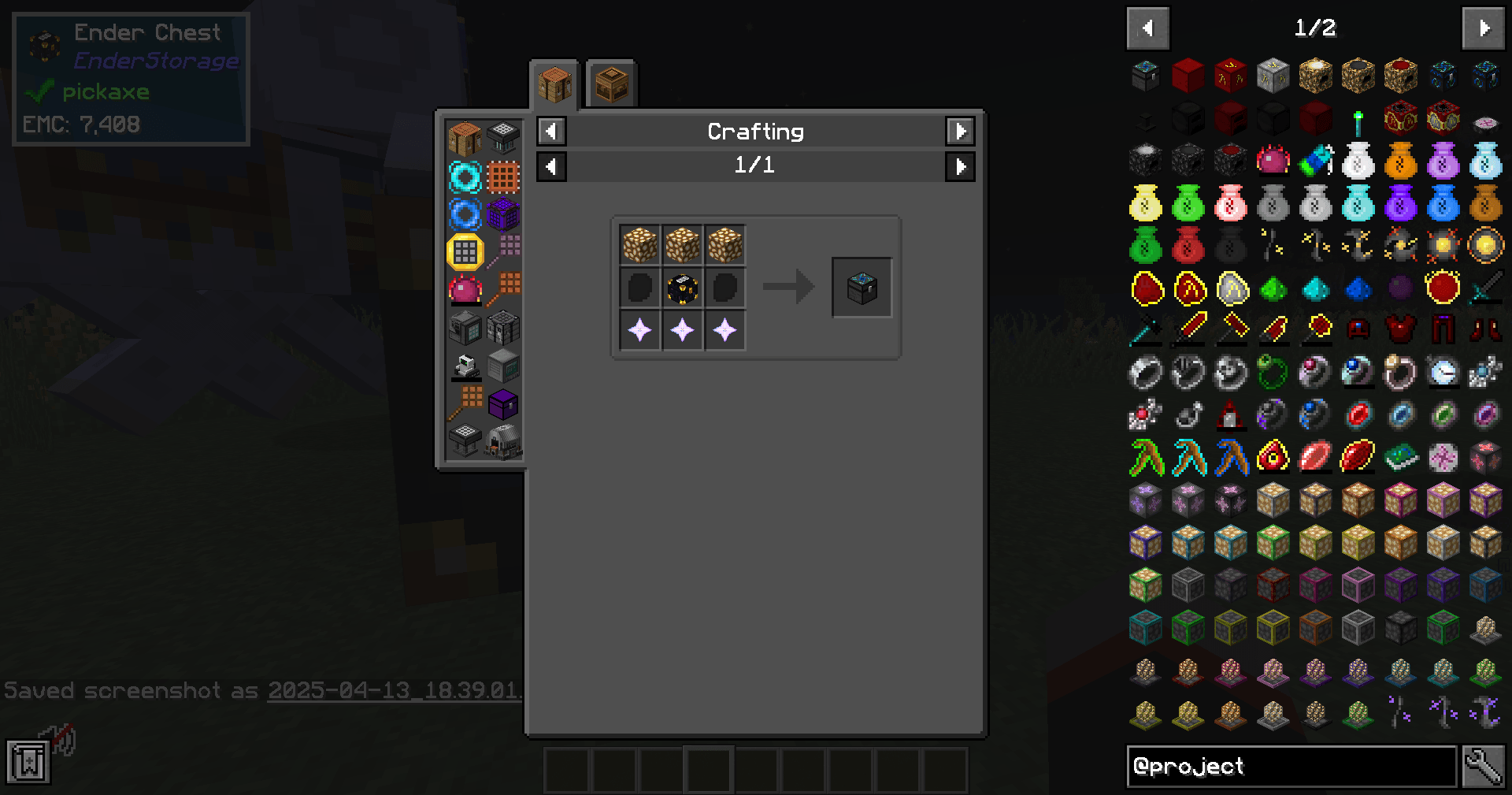Select a red alchemical bag from the item list
1512x795 pixels.
pyautogui.click(x=1189, y=246)
